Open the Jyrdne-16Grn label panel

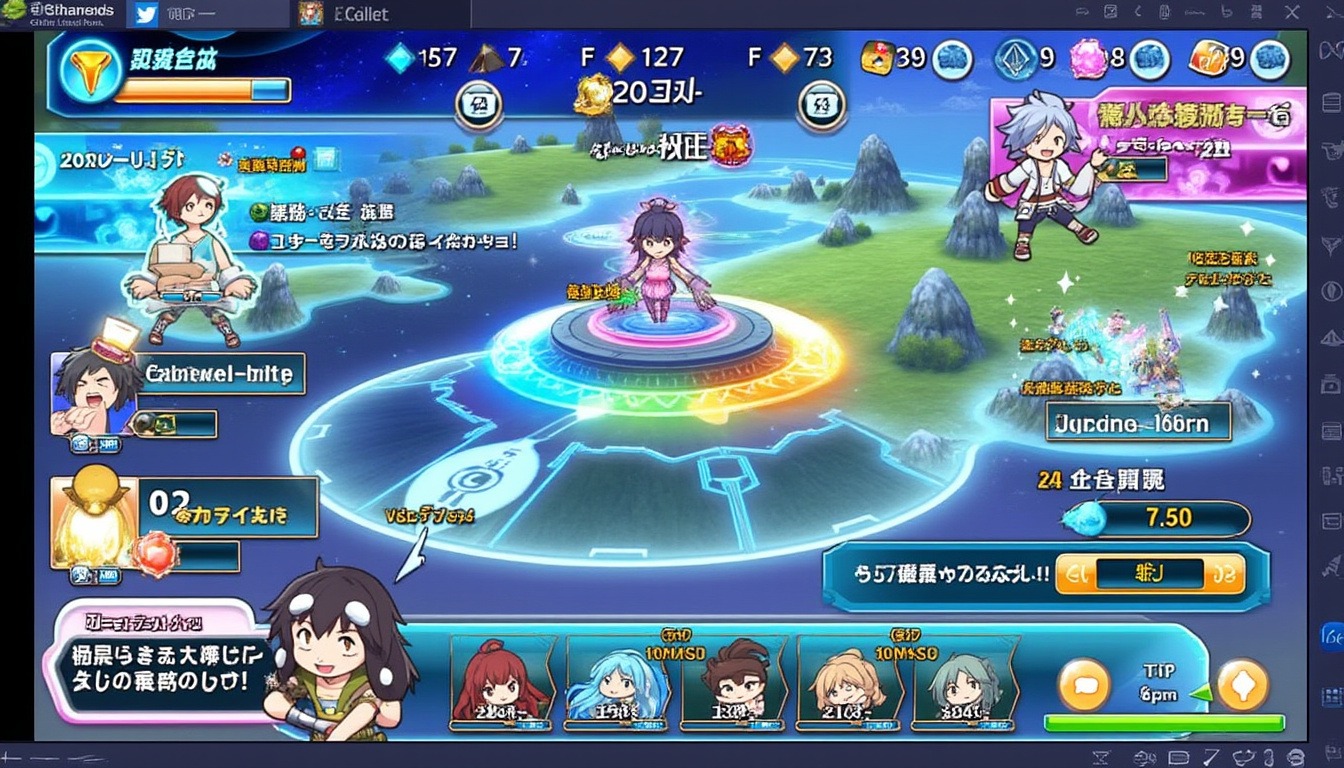[1138, 423]
